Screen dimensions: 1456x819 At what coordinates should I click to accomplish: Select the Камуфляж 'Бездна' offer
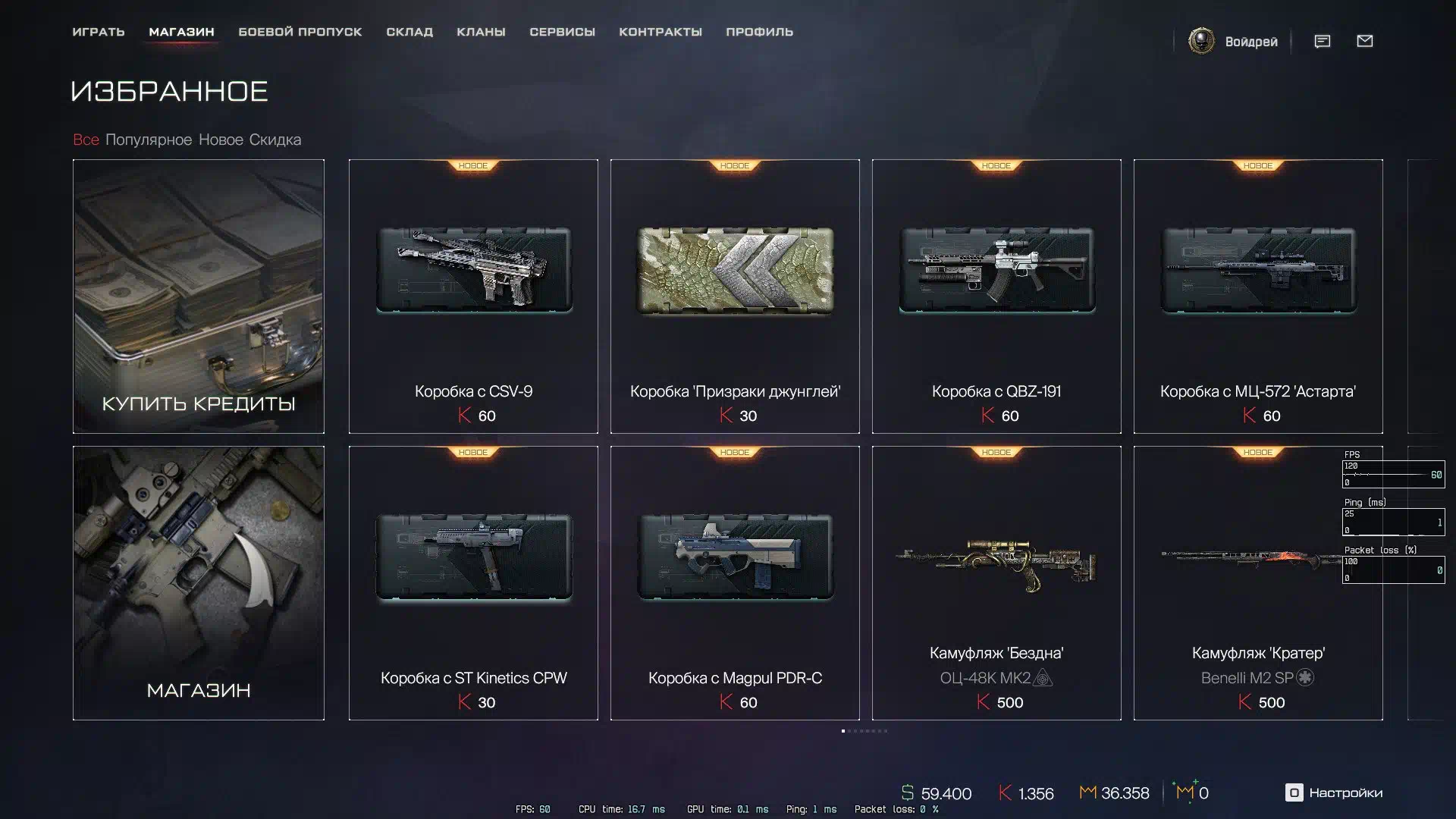pos(996,582)
